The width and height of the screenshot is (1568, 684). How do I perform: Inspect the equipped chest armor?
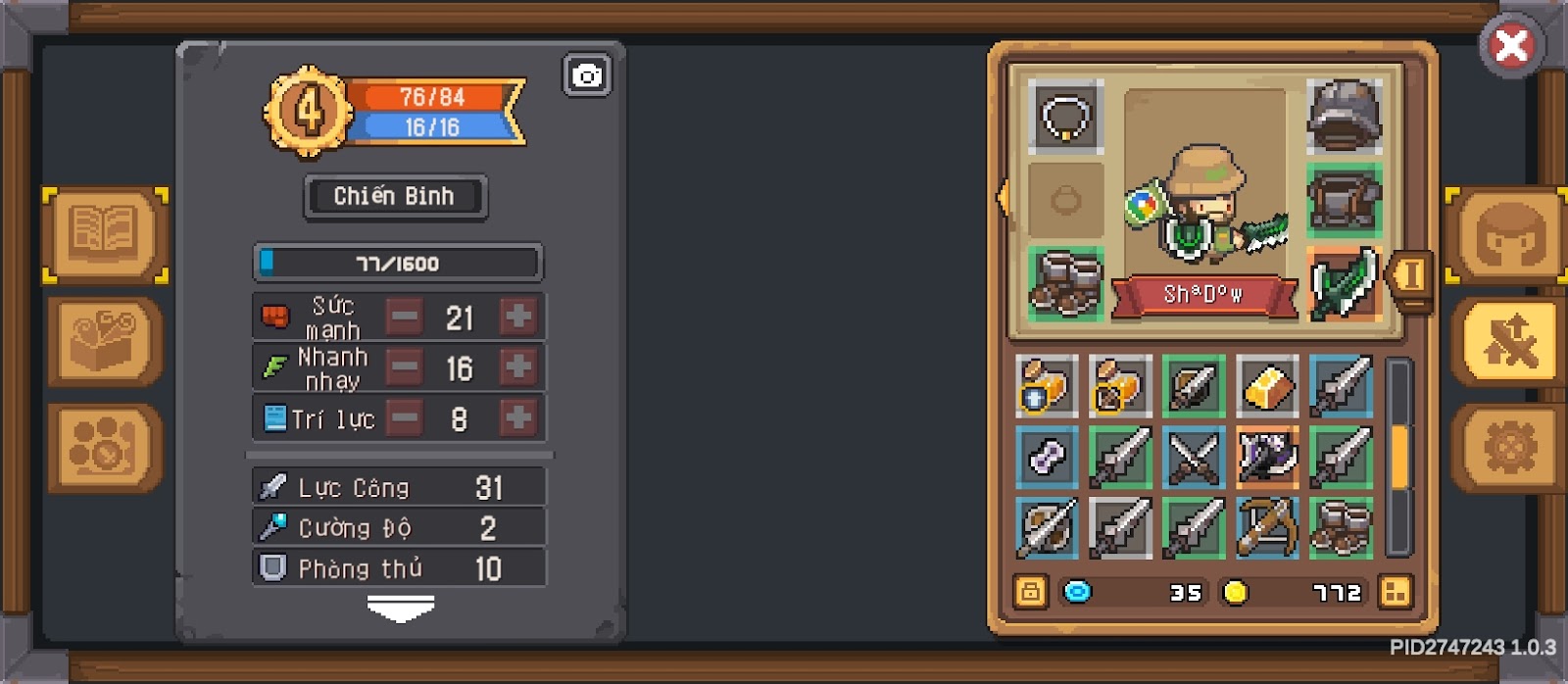click(x=1344, y=200)
